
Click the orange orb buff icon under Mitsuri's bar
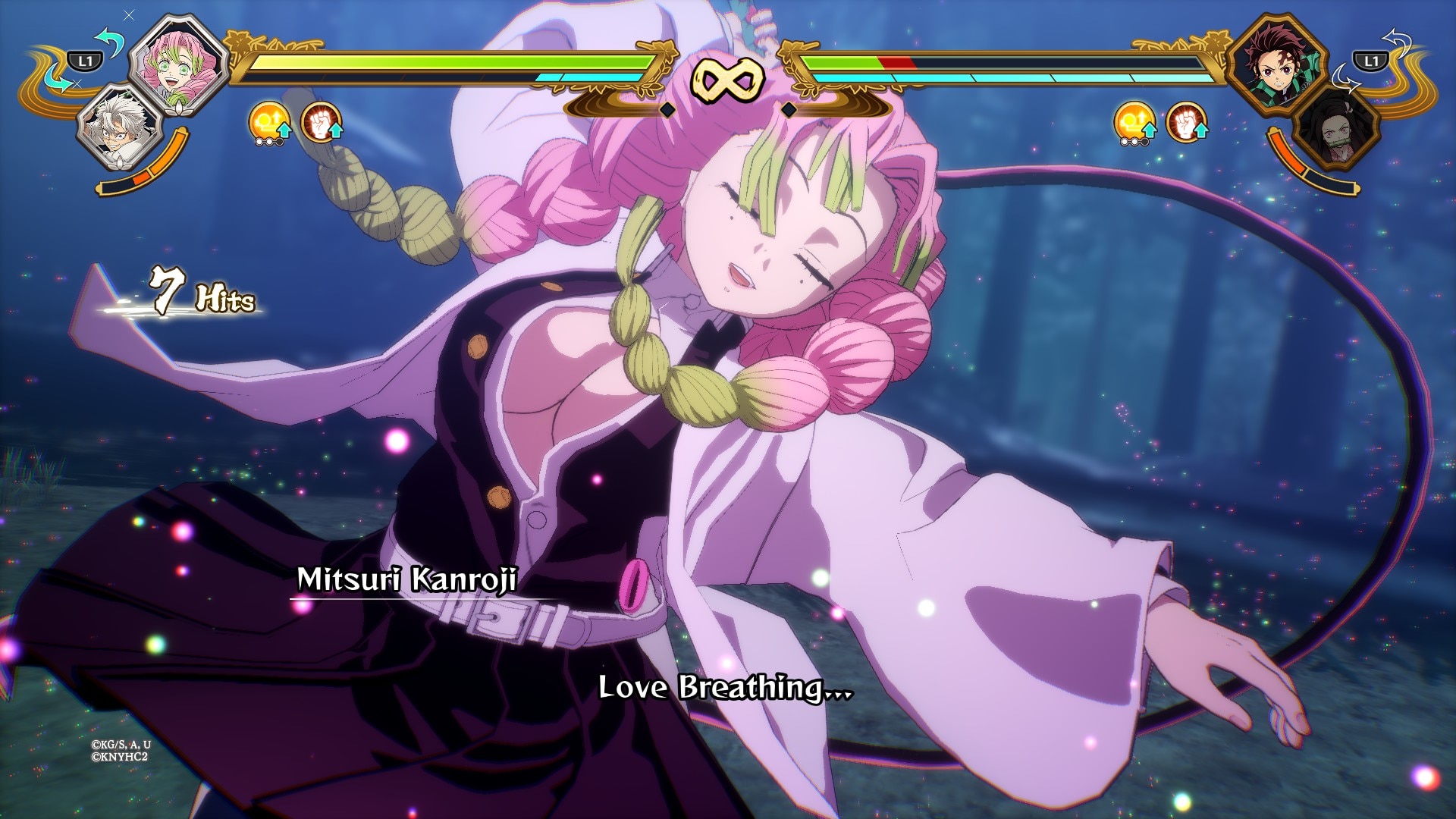click(268, 123)
